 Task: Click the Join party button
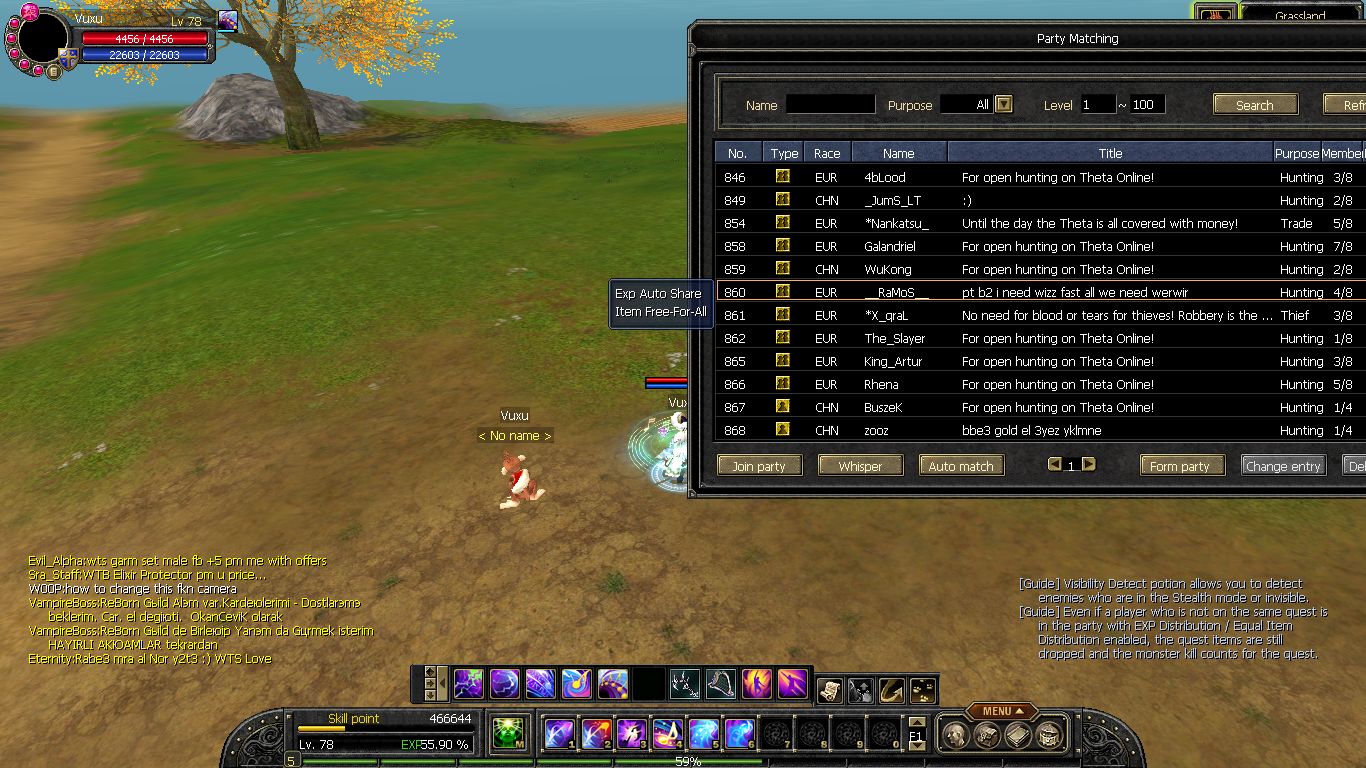coord(759,466)
